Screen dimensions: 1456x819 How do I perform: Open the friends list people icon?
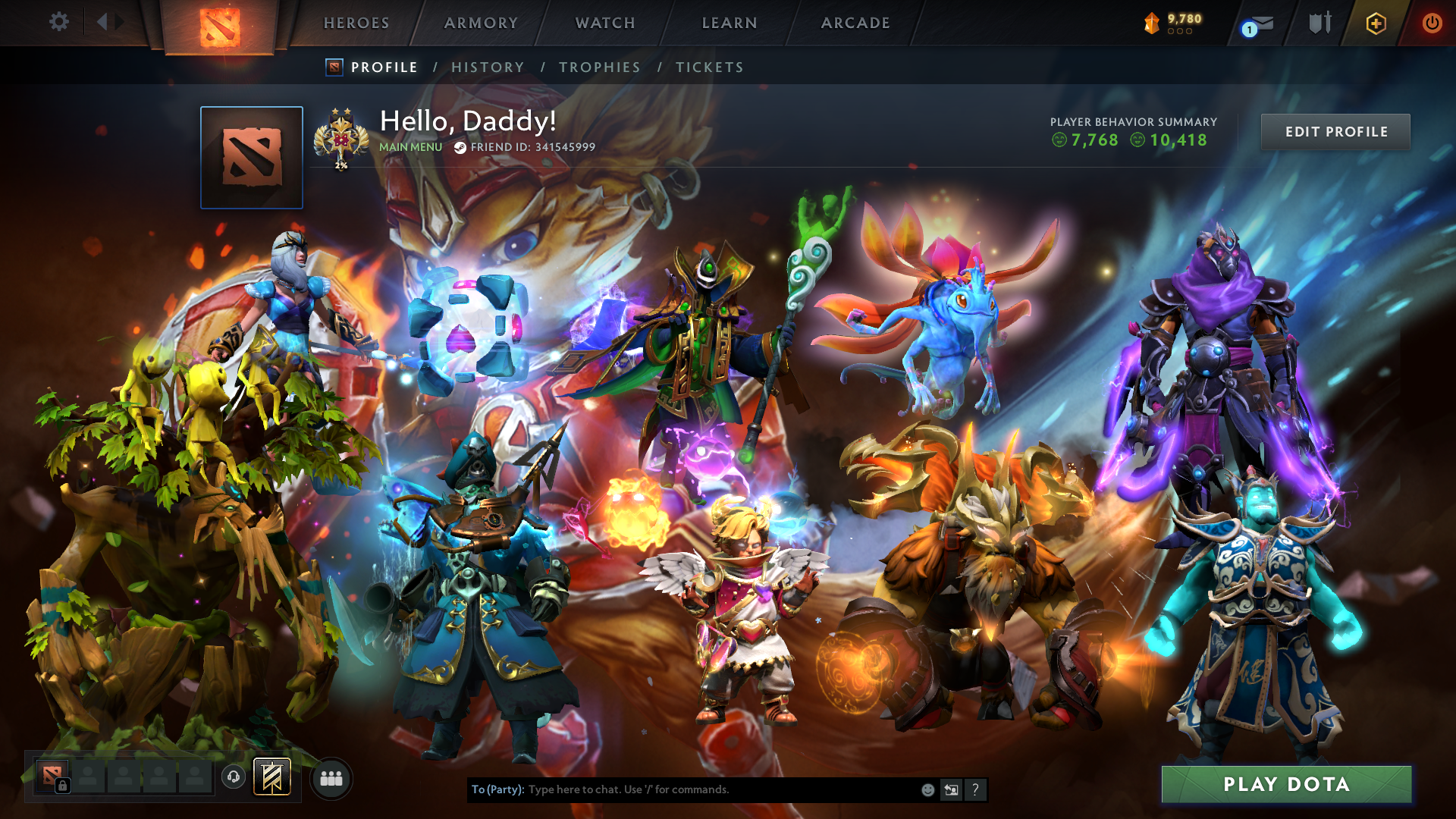pyautogui.click(x=330, y=778)
